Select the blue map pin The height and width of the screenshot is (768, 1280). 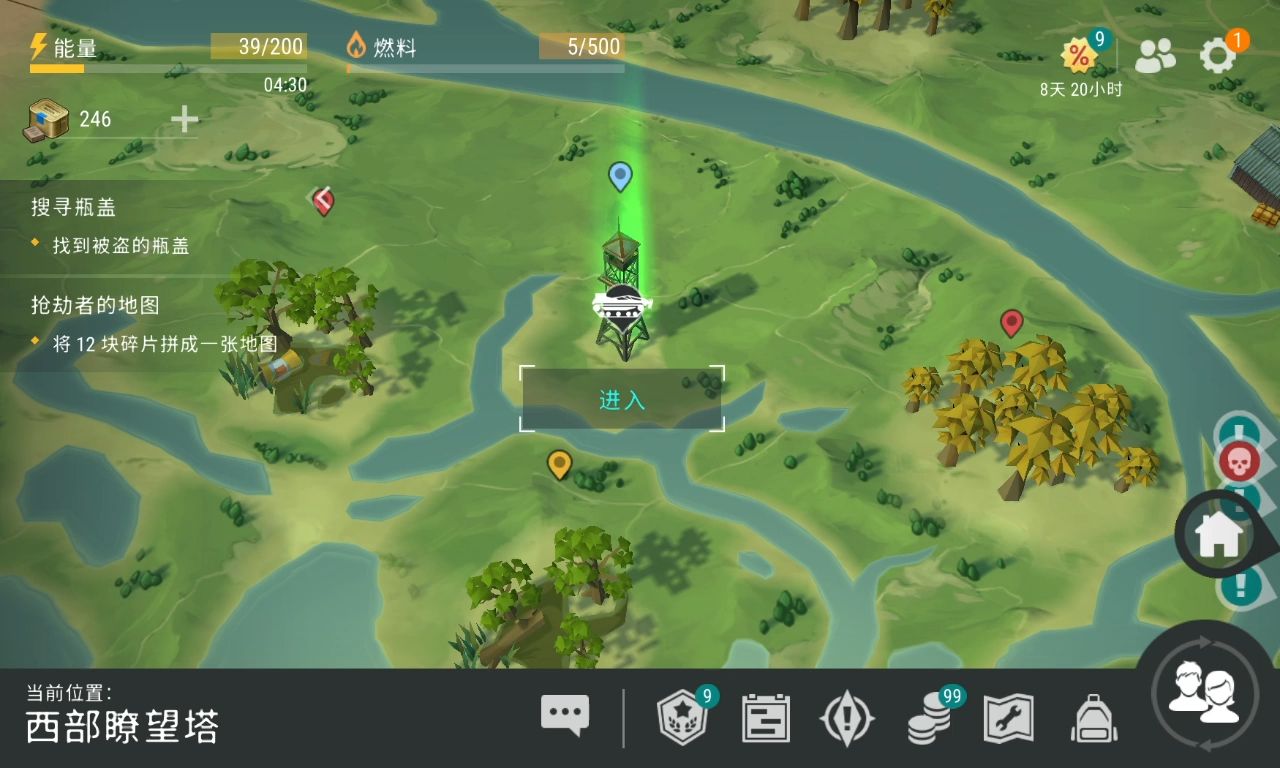[620, 176]
